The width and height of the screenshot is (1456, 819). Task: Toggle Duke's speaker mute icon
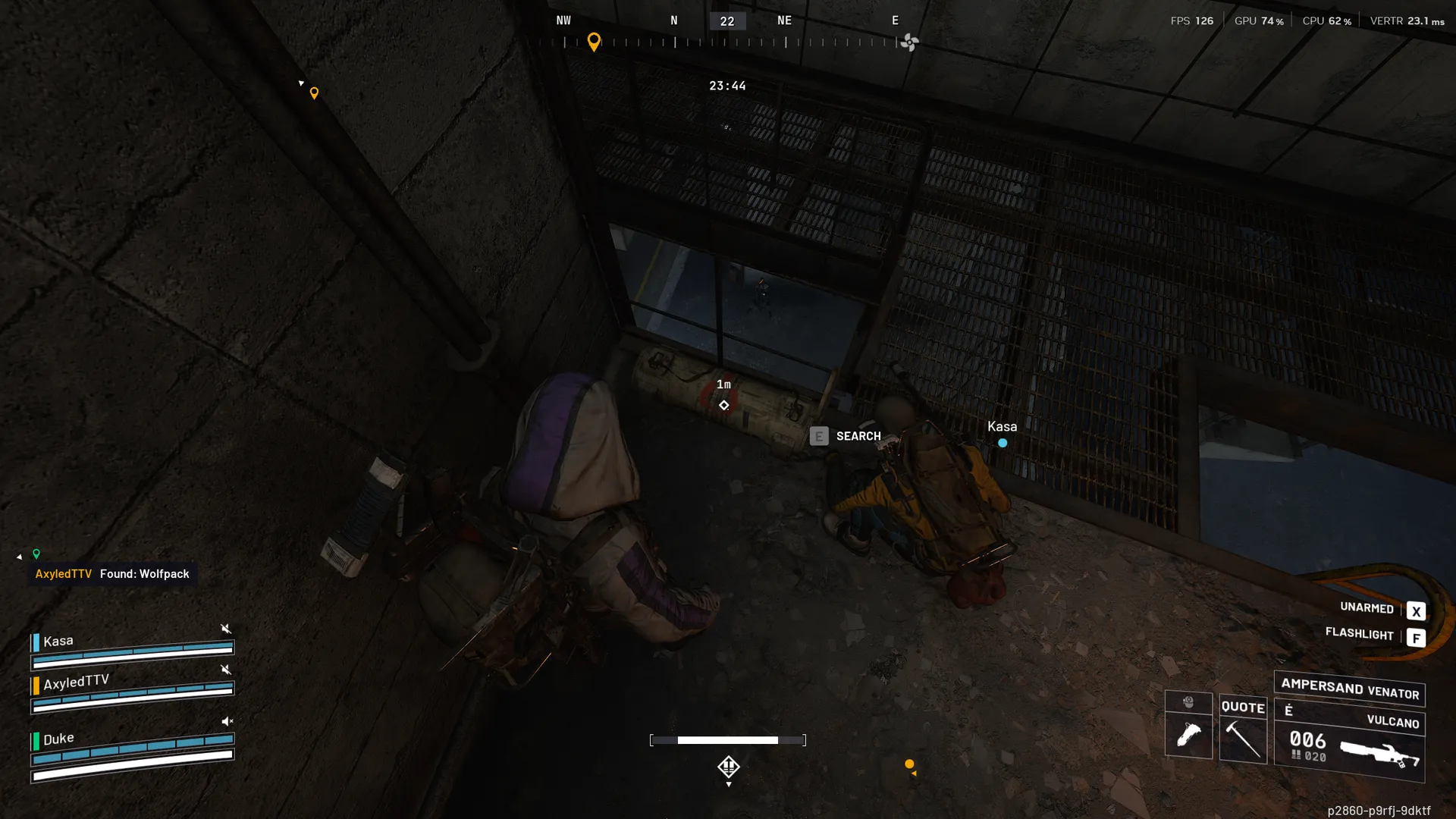pos(227,721)
